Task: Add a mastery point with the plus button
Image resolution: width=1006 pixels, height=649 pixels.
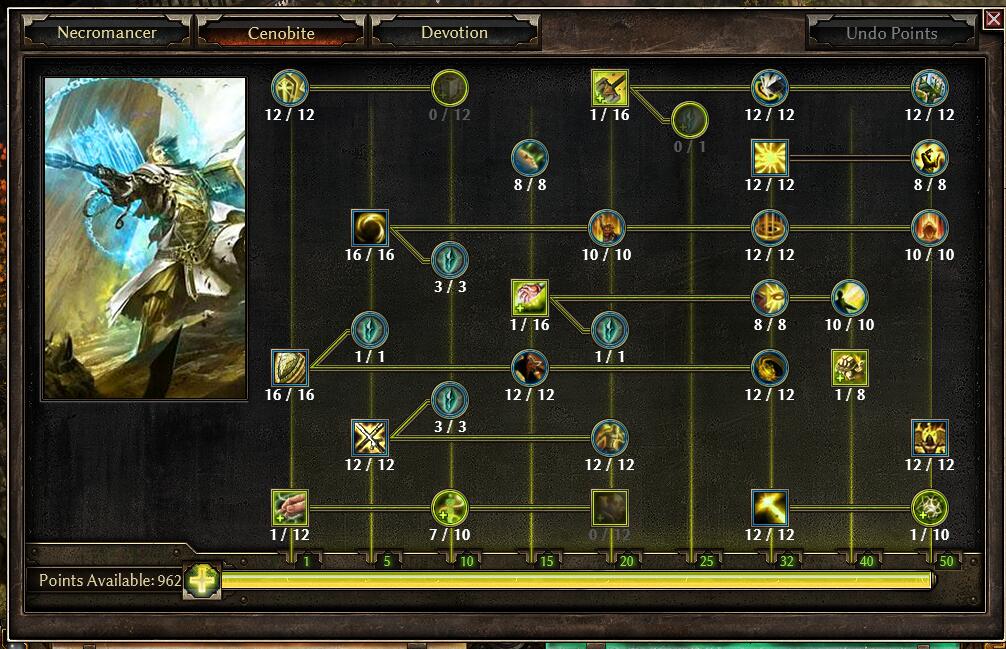Action: pos(202,581)
